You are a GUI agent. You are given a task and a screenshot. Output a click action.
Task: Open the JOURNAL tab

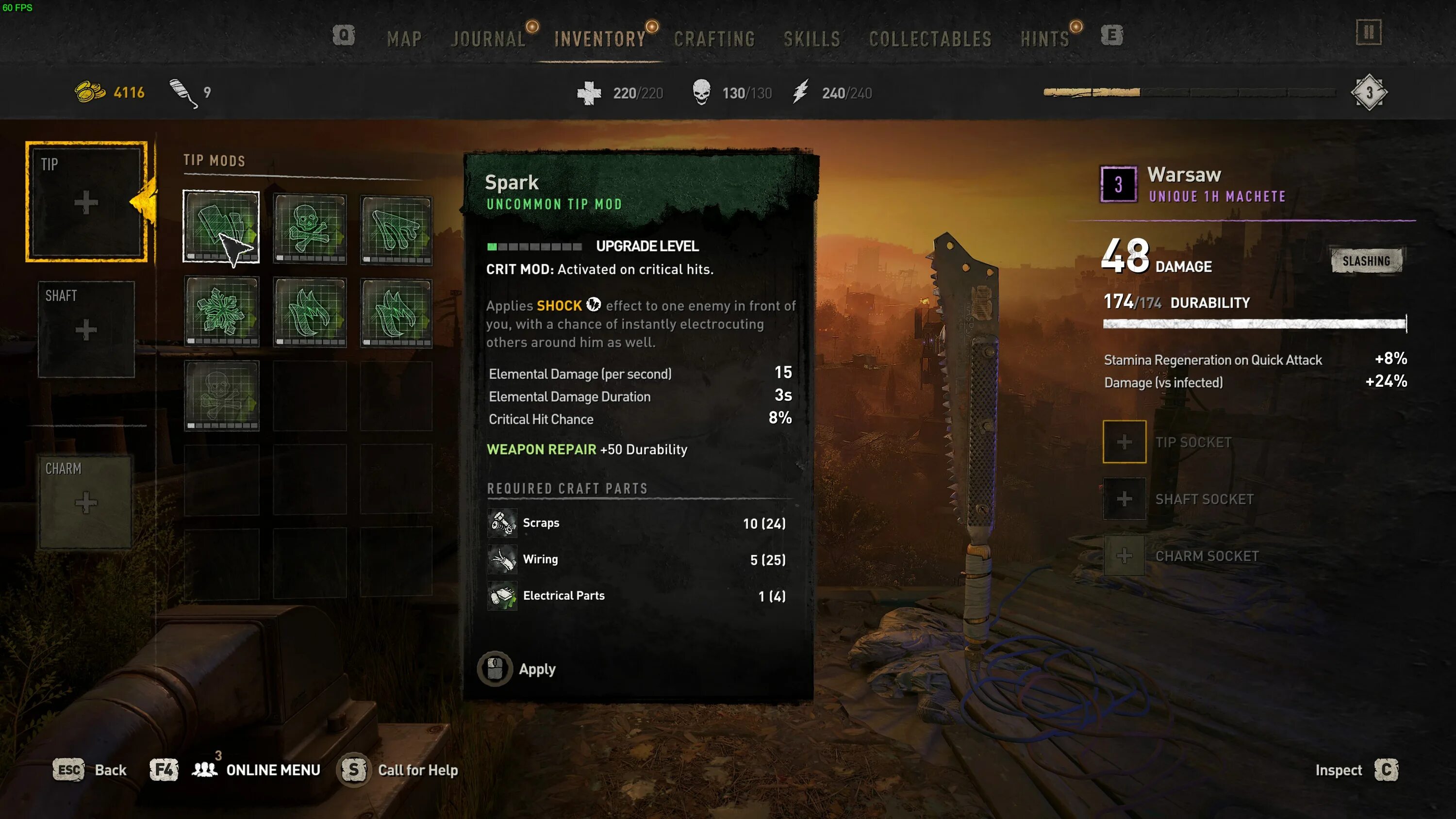[x=488, y=39]
